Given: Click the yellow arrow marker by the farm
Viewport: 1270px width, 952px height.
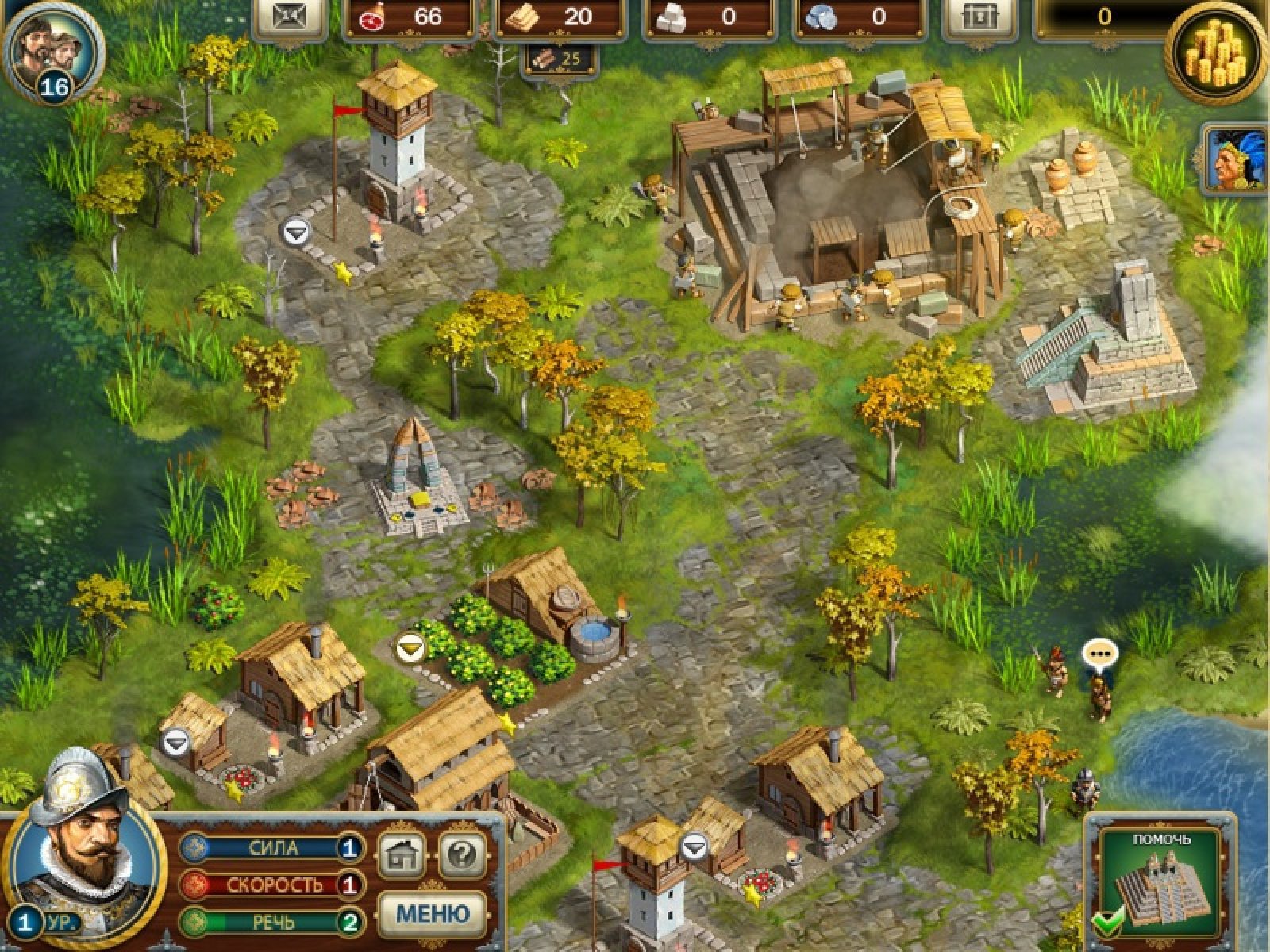Looking at the screenshot, I should 410,648.
